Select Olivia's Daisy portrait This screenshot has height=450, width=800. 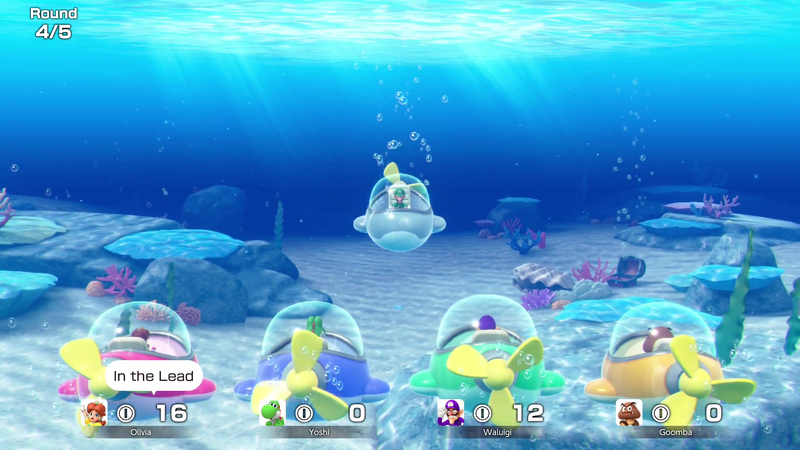(94, 412)
